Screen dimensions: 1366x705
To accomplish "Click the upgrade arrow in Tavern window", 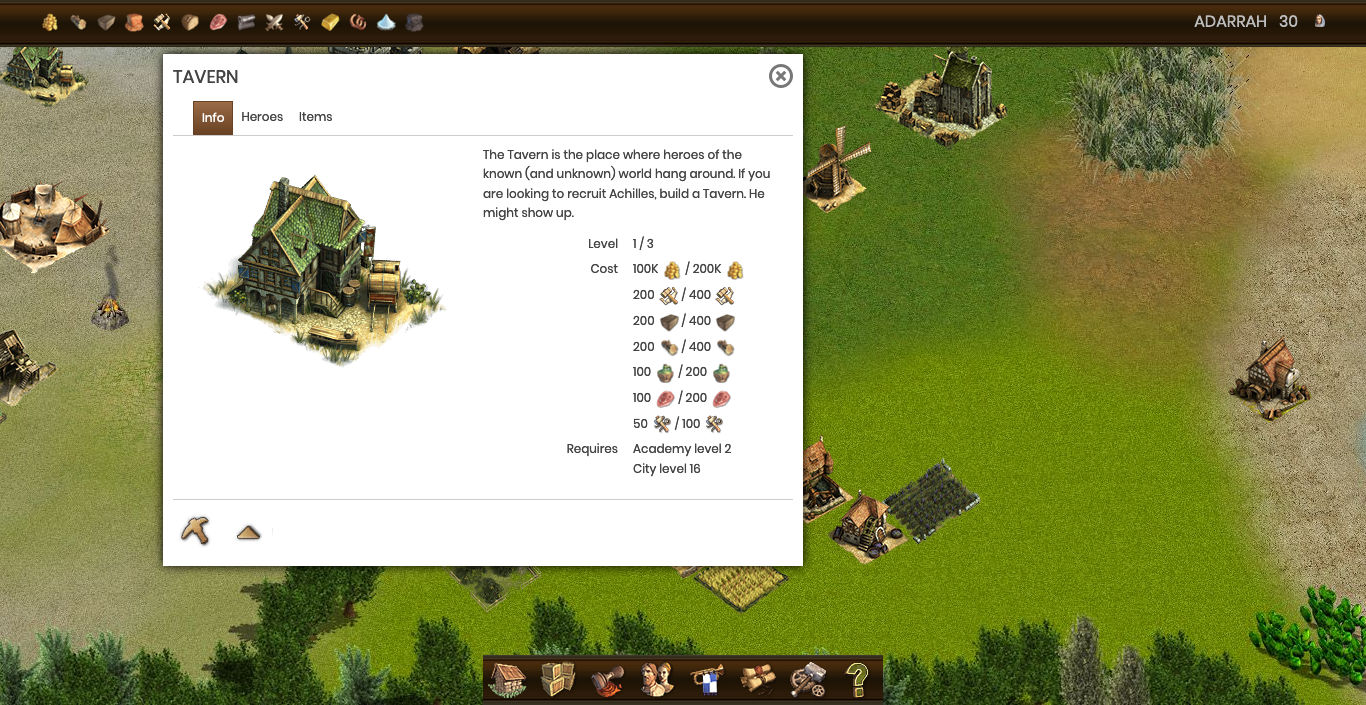I will coord(248,533).
